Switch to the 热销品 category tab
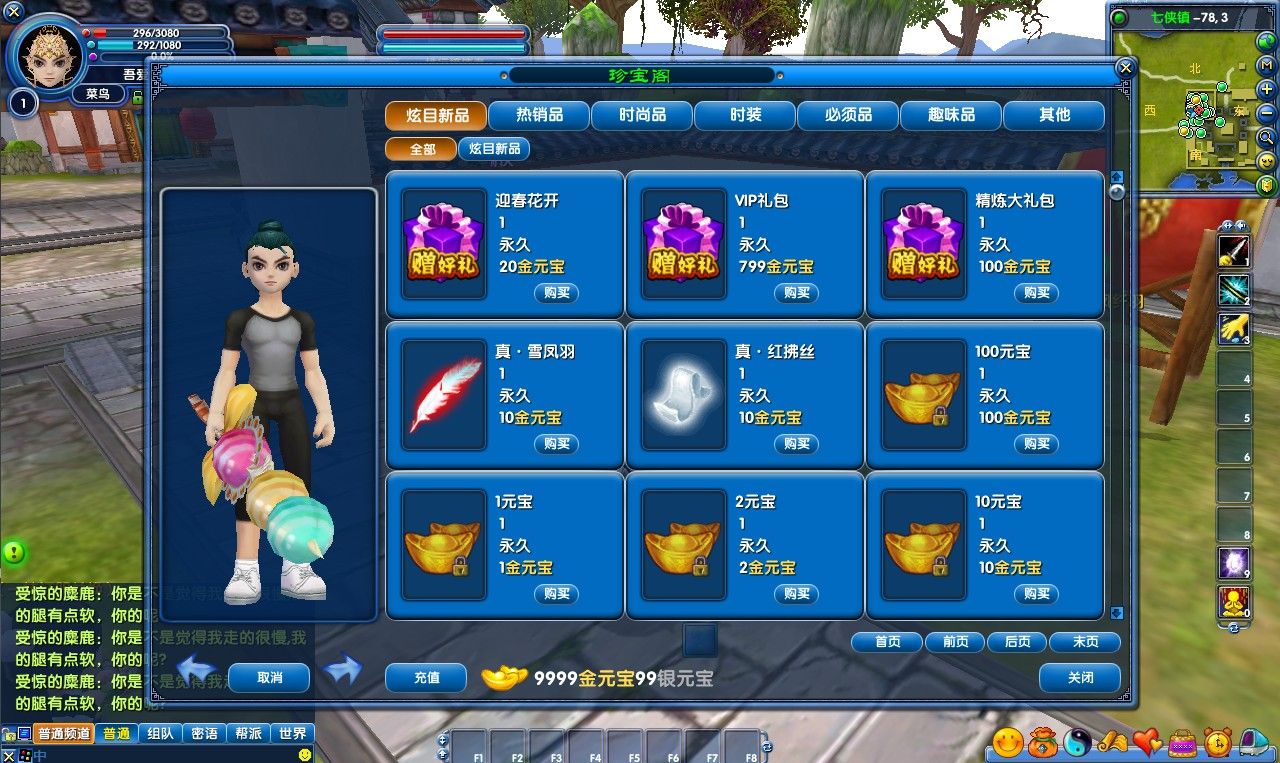Image resolution: width=1280 pixels, height=763 pixels. (x=539, y=115)
